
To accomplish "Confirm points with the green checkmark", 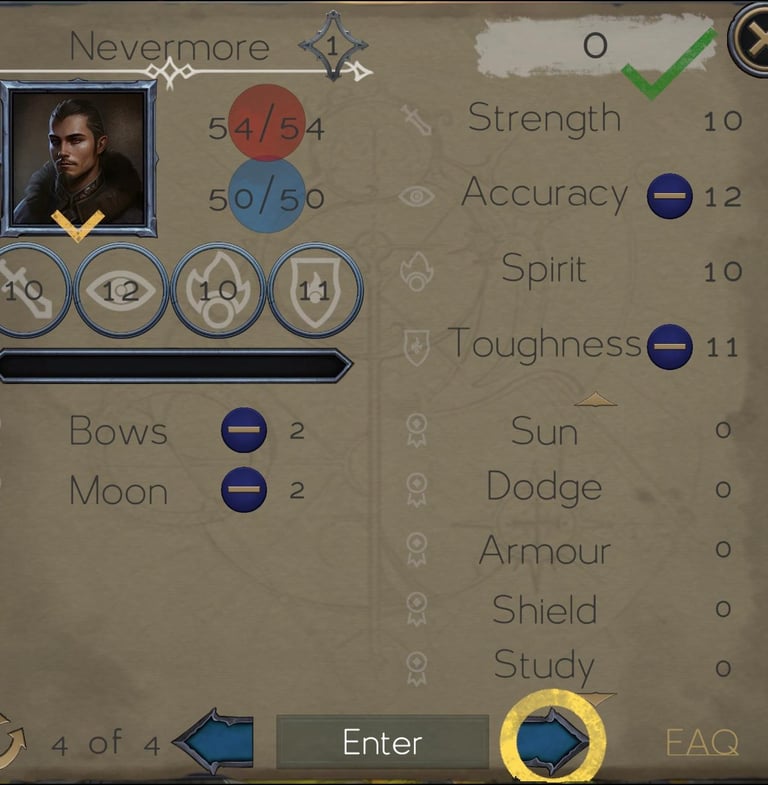I will click(668, 64).
